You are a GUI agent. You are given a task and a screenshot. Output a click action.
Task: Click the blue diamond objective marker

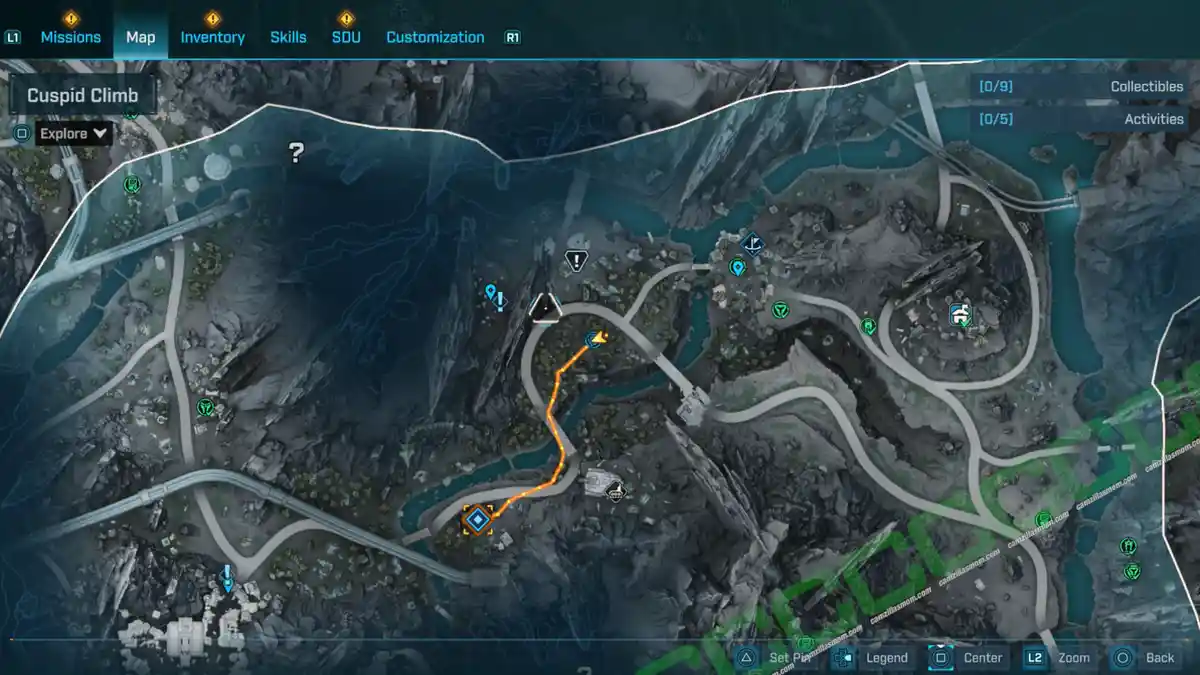click(478, 519)
